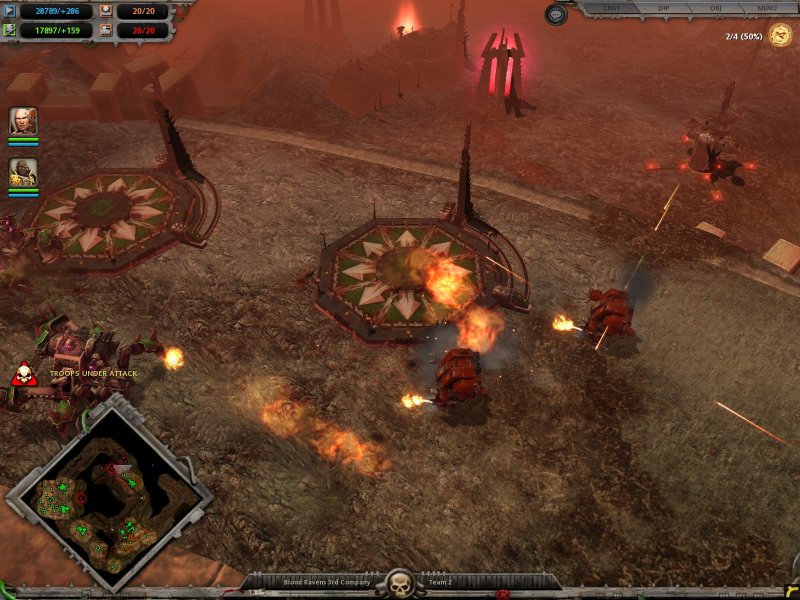Click the vehicle cap tank icon

106,30
